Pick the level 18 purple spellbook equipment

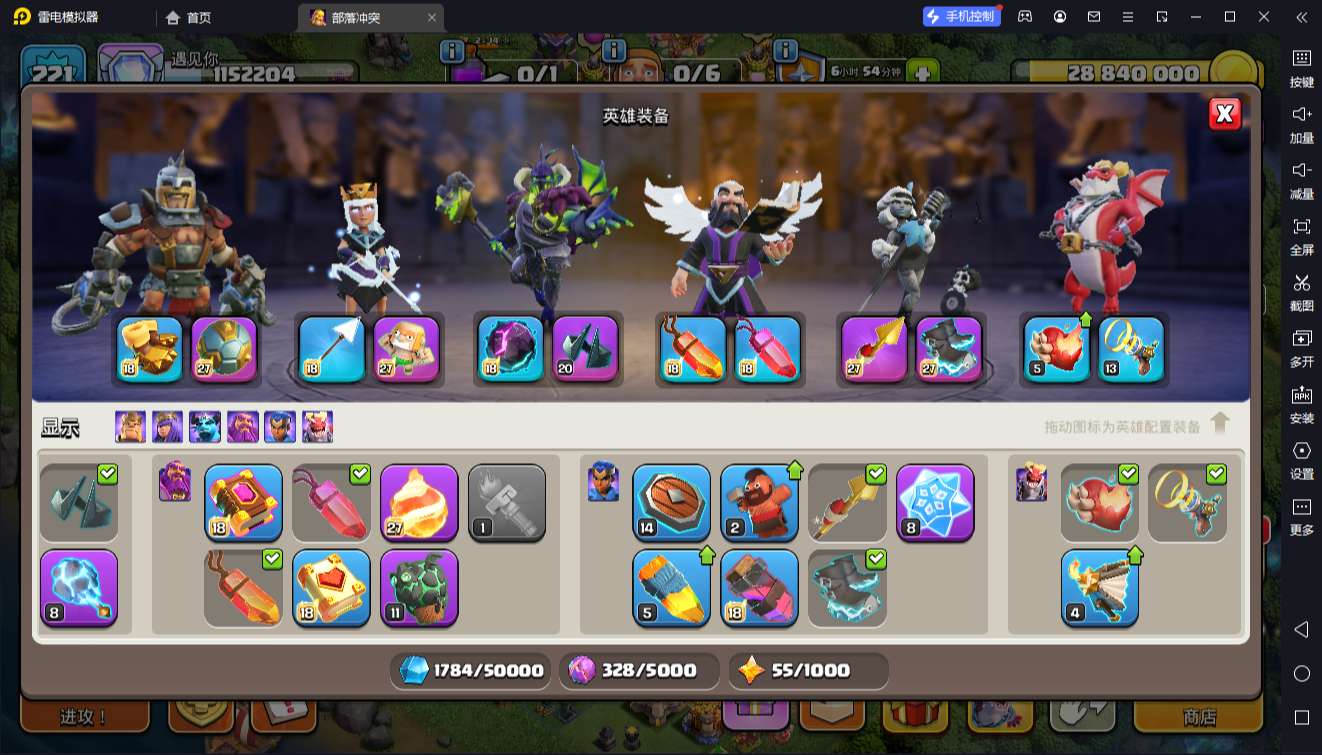pyautogui.click(x=243, y=502)
